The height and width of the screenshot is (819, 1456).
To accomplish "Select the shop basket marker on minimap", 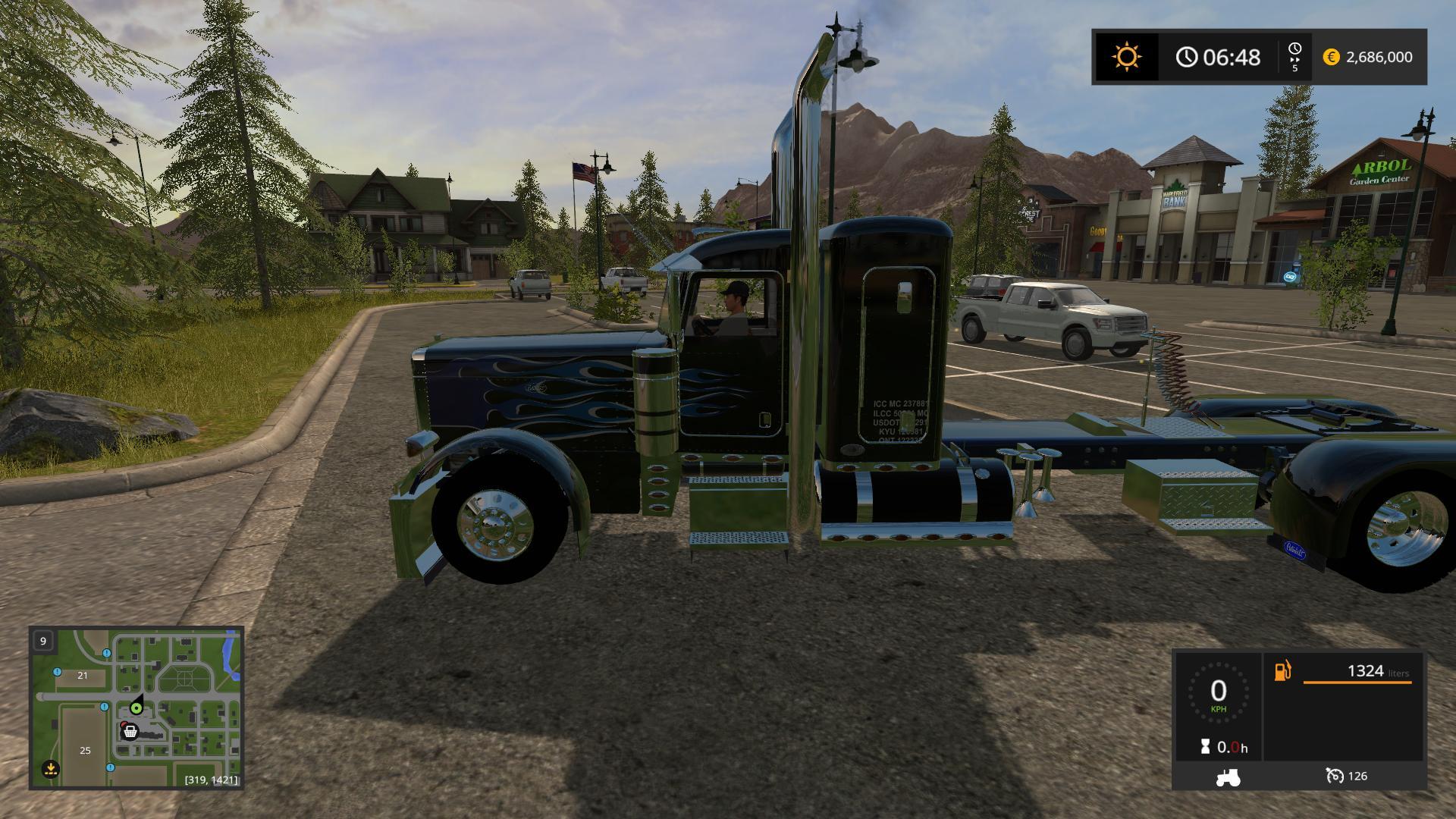I will click(x=130, y=731).
